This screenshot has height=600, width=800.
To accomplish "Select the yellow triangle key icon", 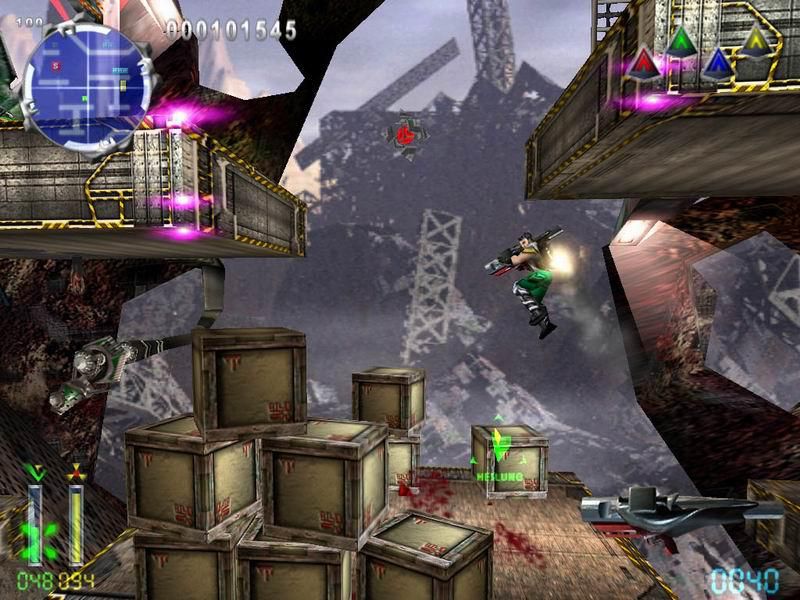I will 756,41.
